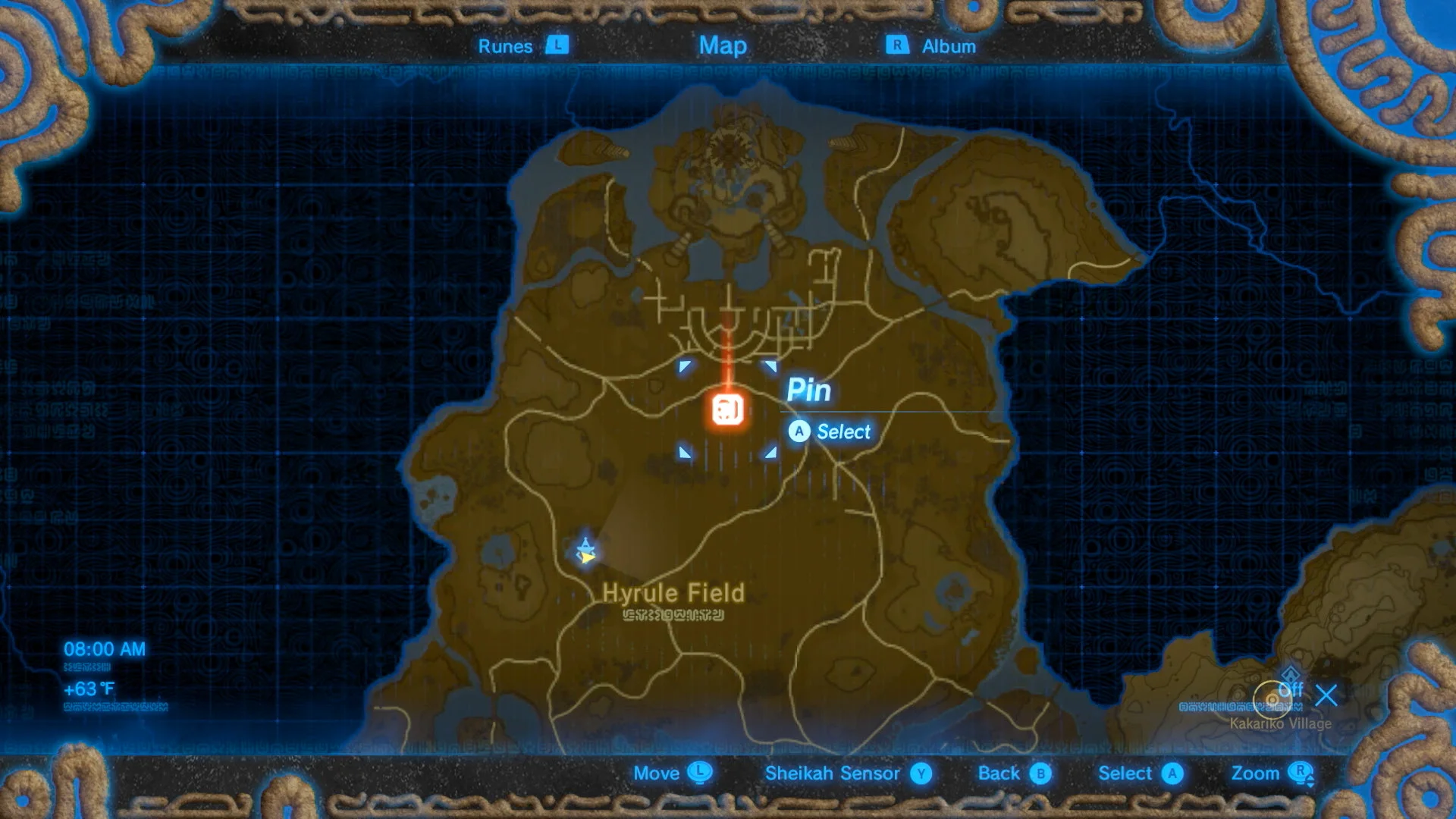Screen dimensions: 1456x819
Task: Select the orange pin marker on the map
Action: click(726, 410)
